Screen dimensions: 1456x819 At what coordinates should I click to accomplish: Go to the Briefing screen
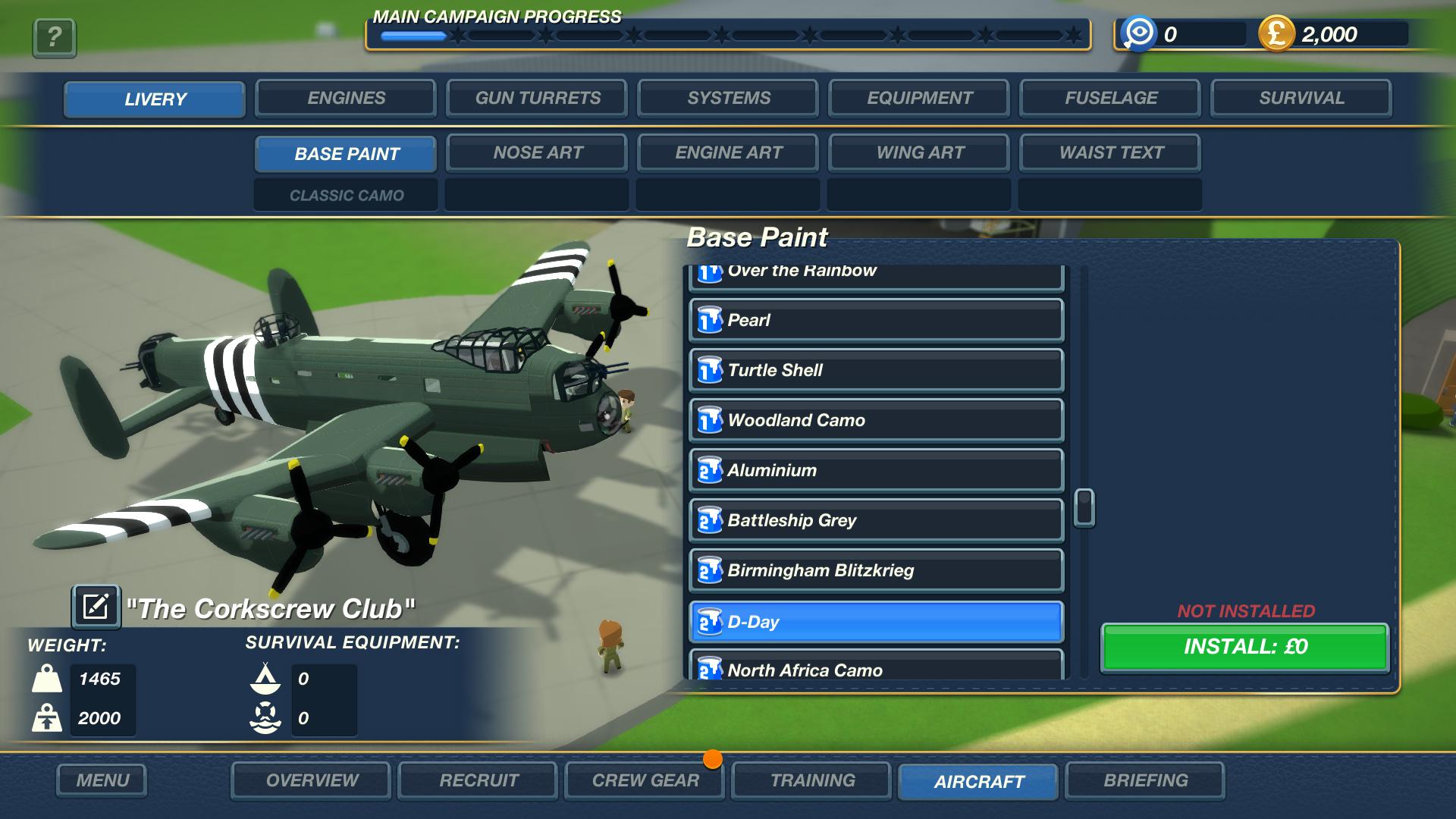[x=1146, y=780]
